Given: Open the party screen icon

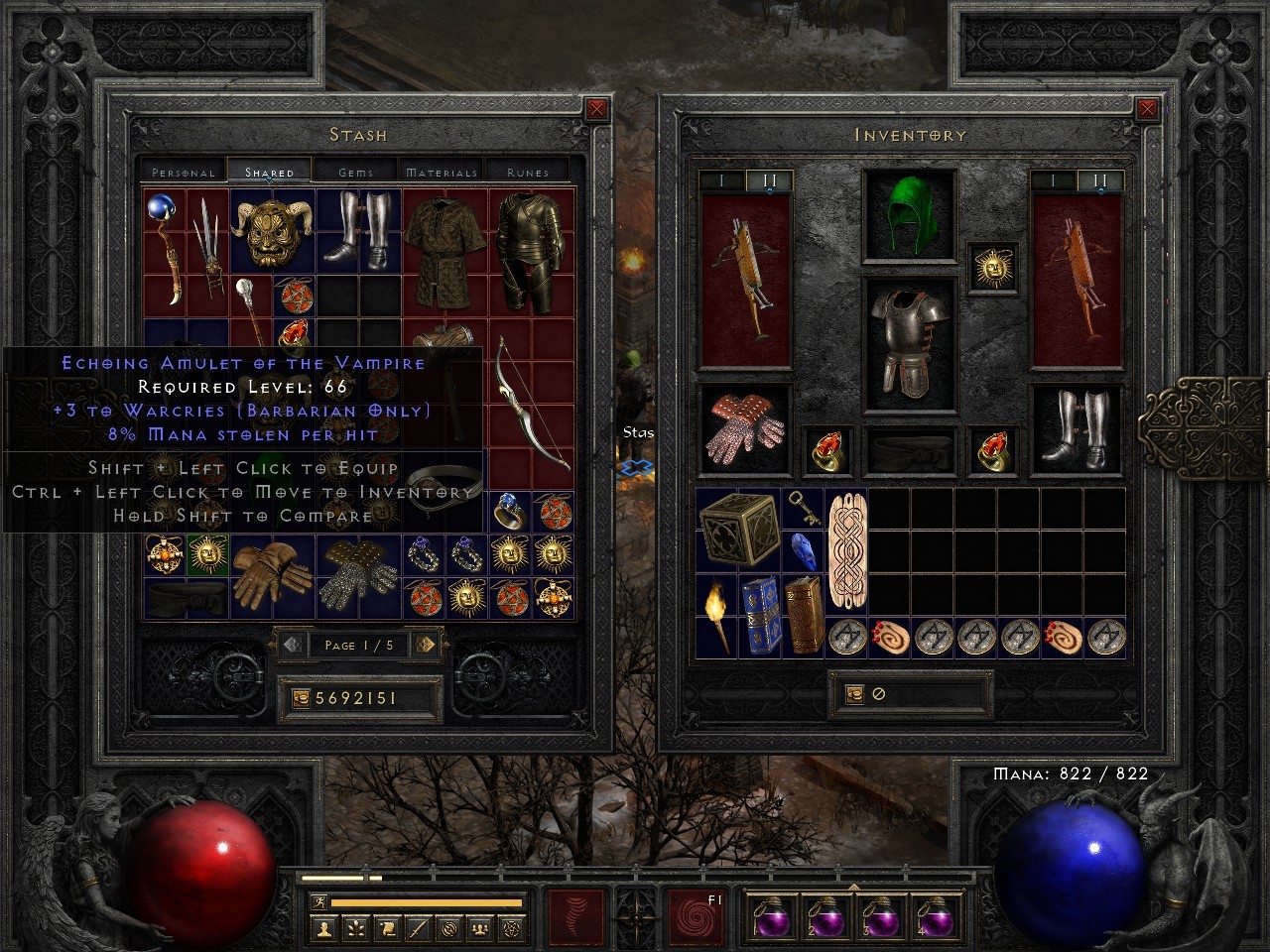Looking at the screenshot, I should pyautogui.click(x=479, y=928).
